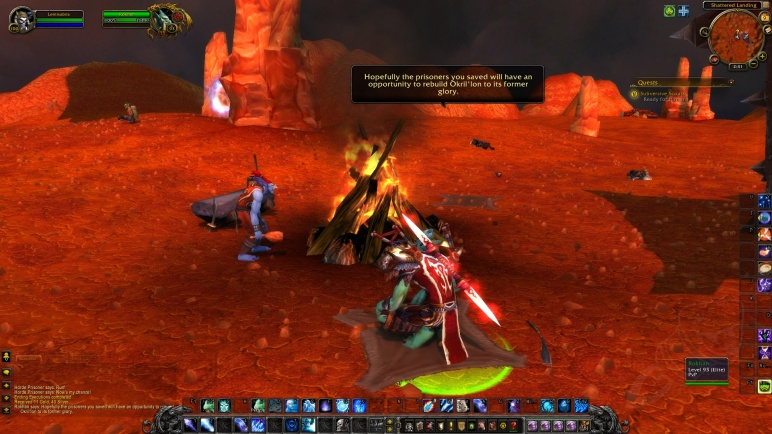Click the green ability in bottom-right side bar
This screenshot has width=772, height=434.
[764, 387]
